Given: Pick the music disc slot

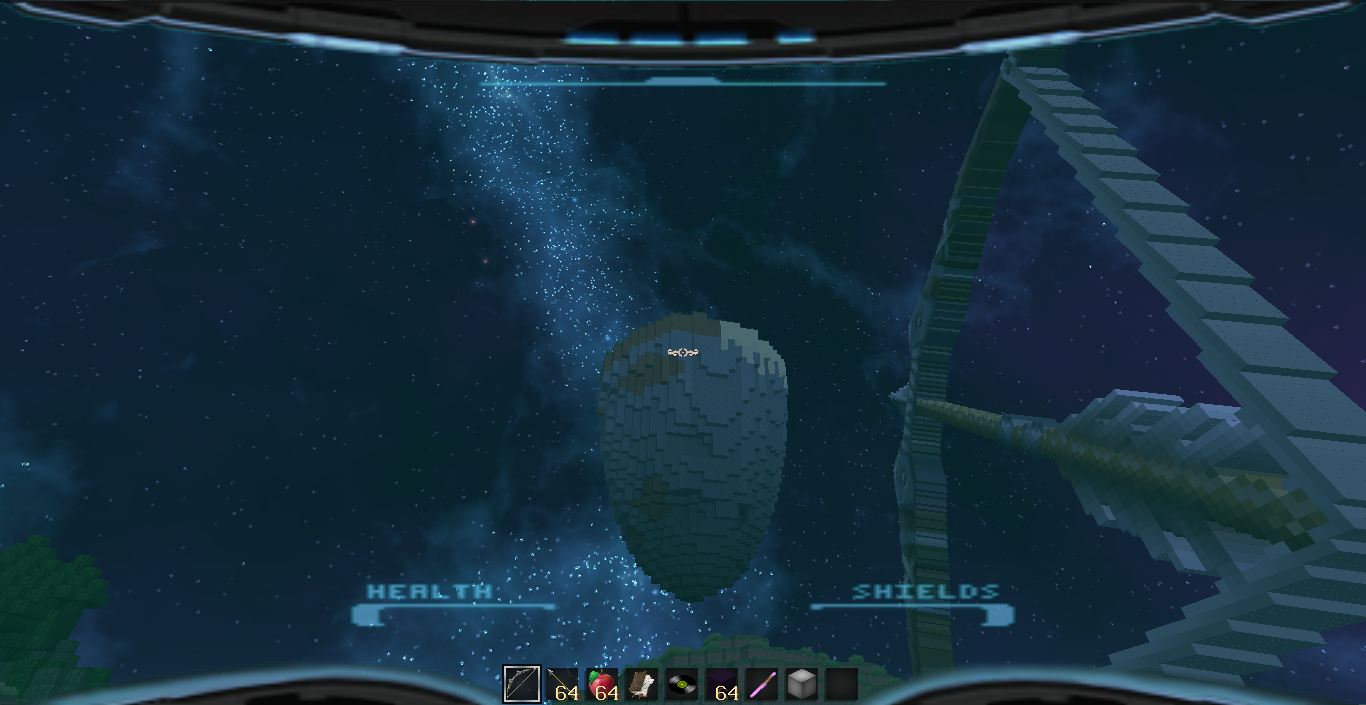Looking at the screenshot, I should 681,684.
